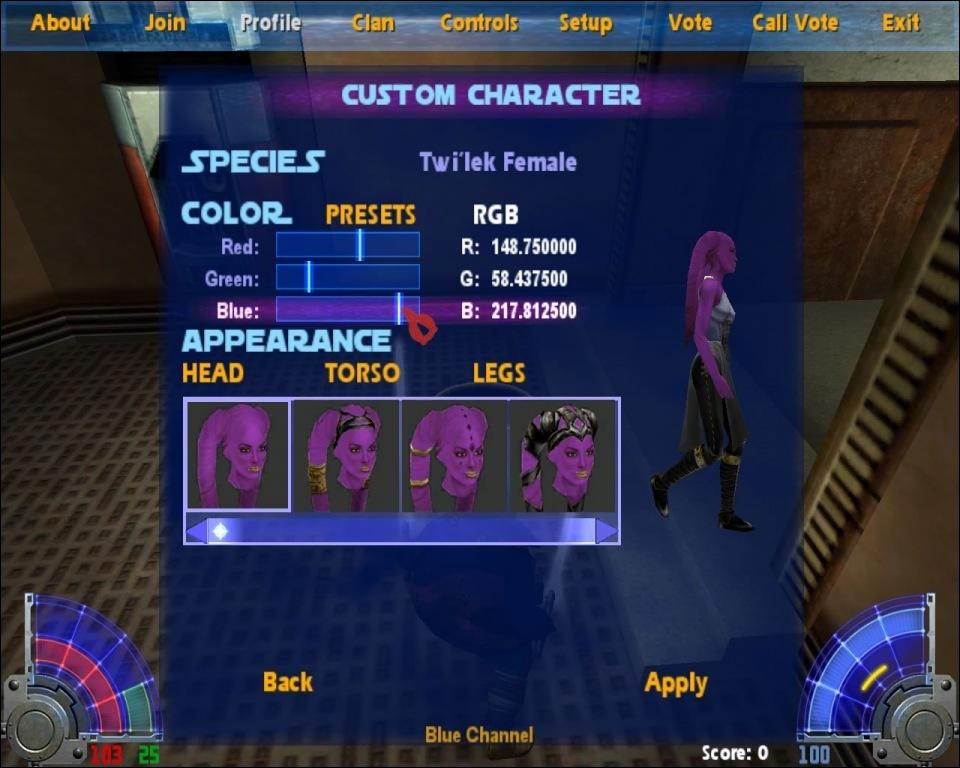Switch to the Legs appearance tab

(x=499, y=373)
